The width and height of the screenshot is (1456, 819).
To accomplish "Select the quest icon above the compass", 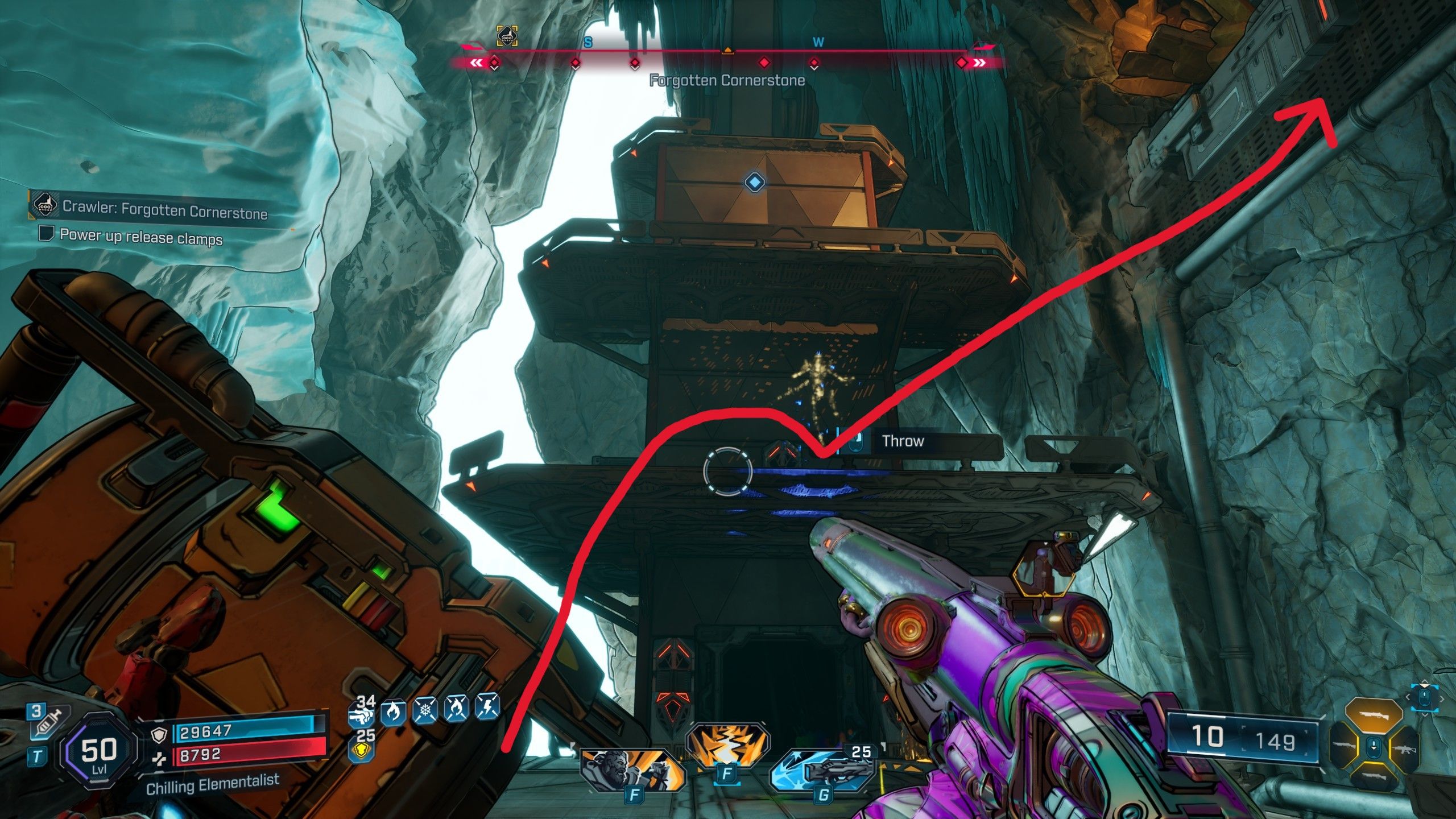I will coord(506,36).
